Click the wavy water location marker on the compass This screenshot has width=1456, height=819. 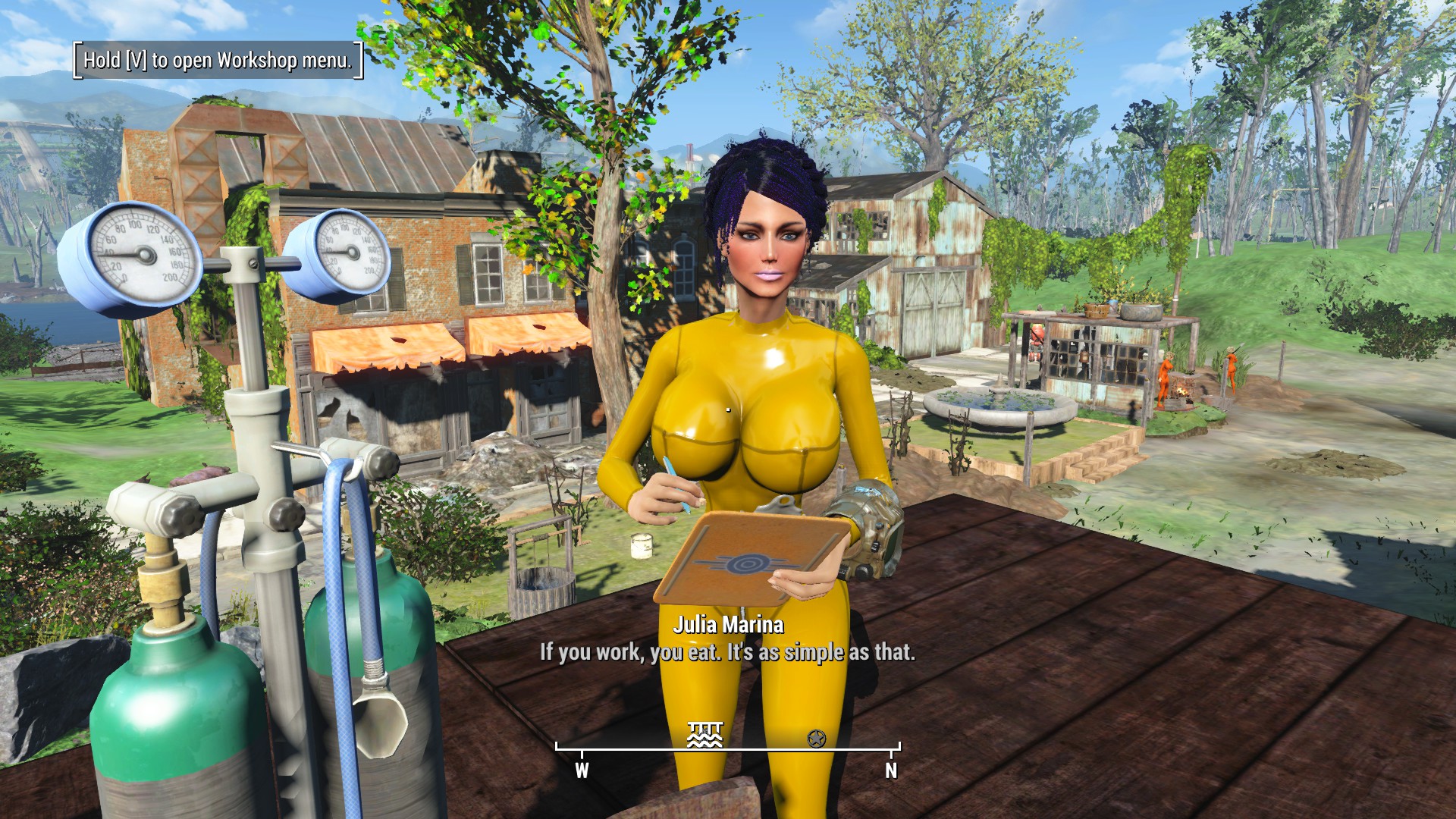tap(704, 735)
